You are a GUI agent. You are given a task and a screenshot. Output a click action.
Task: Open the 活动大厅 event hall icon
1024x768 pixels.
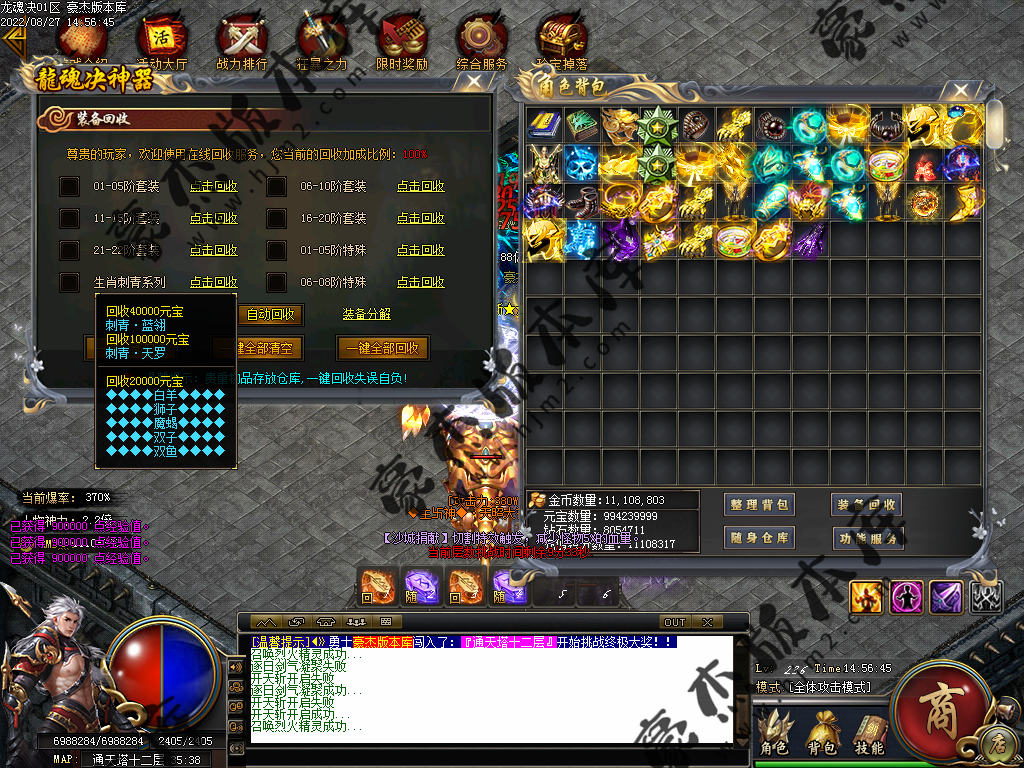(161, 44)
